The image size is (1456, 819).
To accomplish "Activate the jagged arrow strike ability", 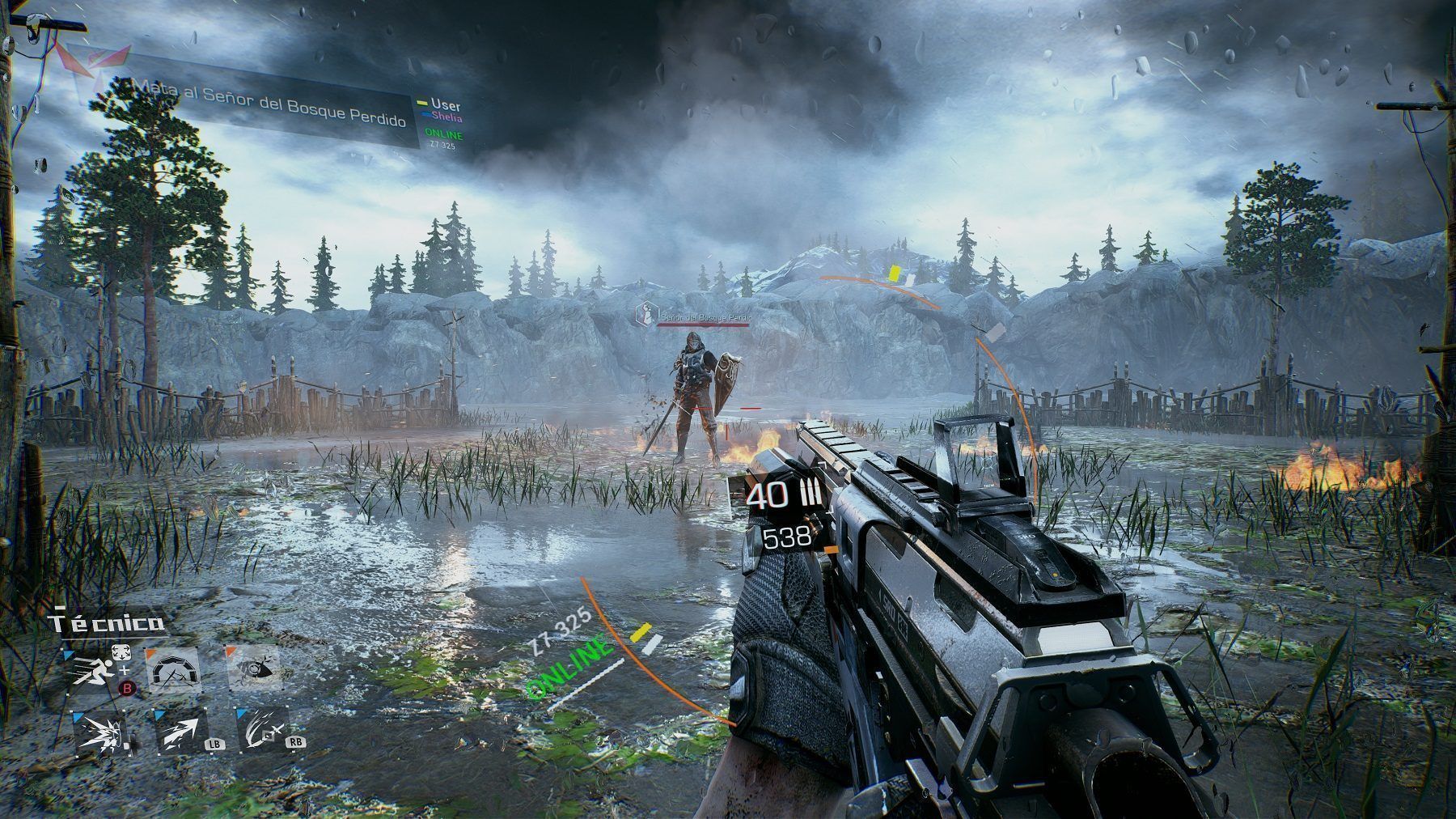I will 180,732.
